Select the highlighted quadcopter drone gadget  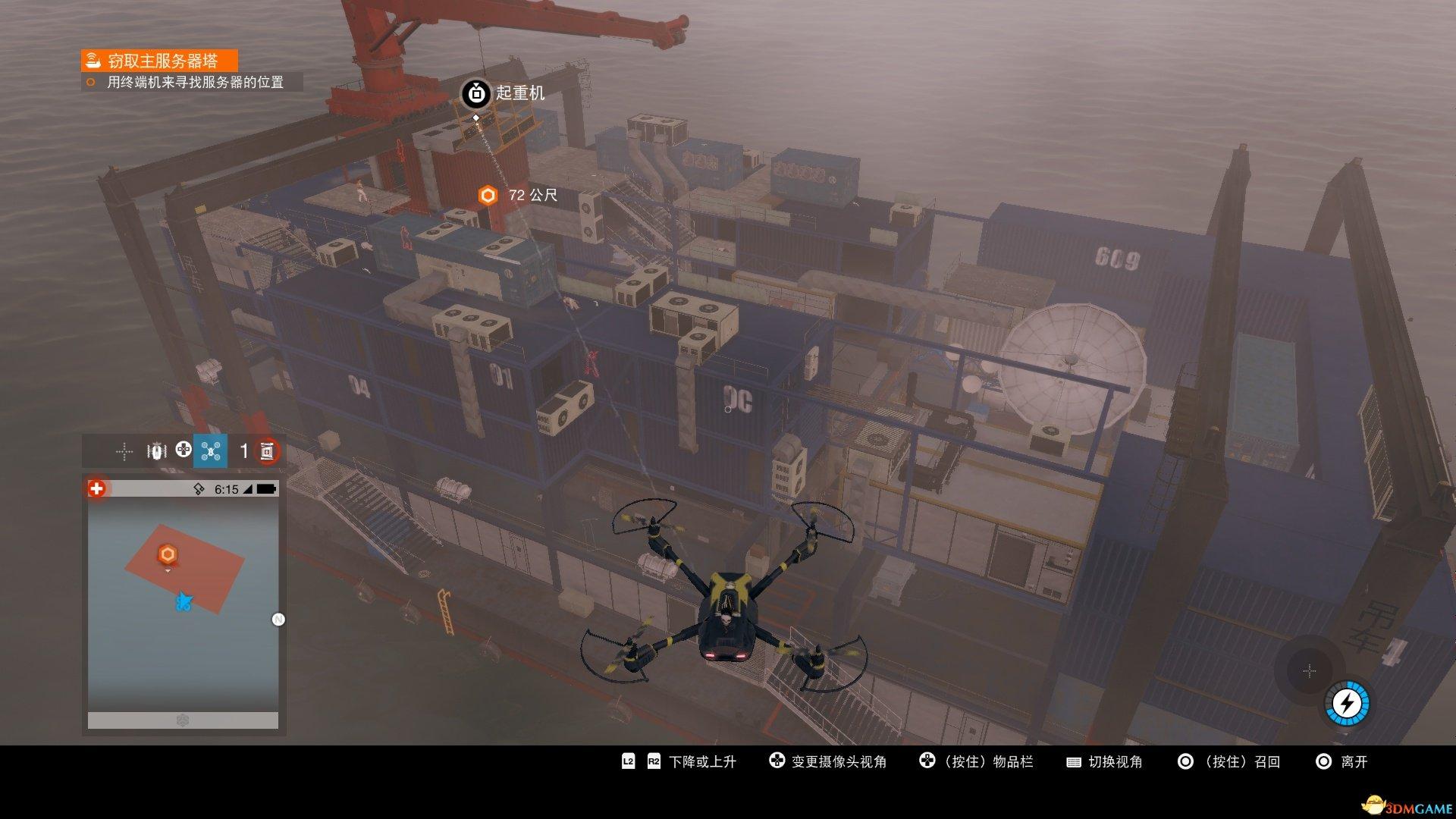211,451
